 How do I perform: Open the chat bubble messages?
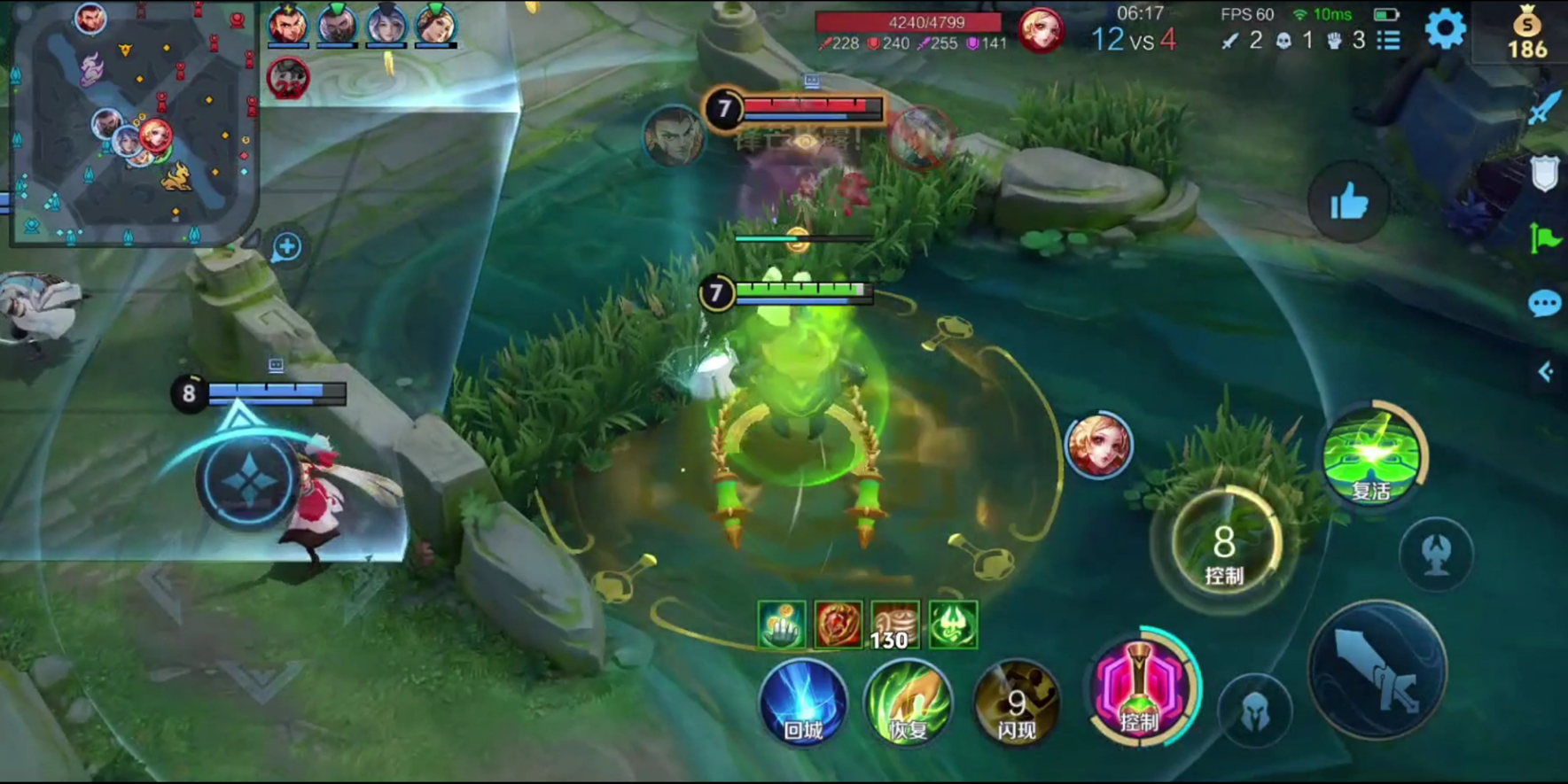1544,304
